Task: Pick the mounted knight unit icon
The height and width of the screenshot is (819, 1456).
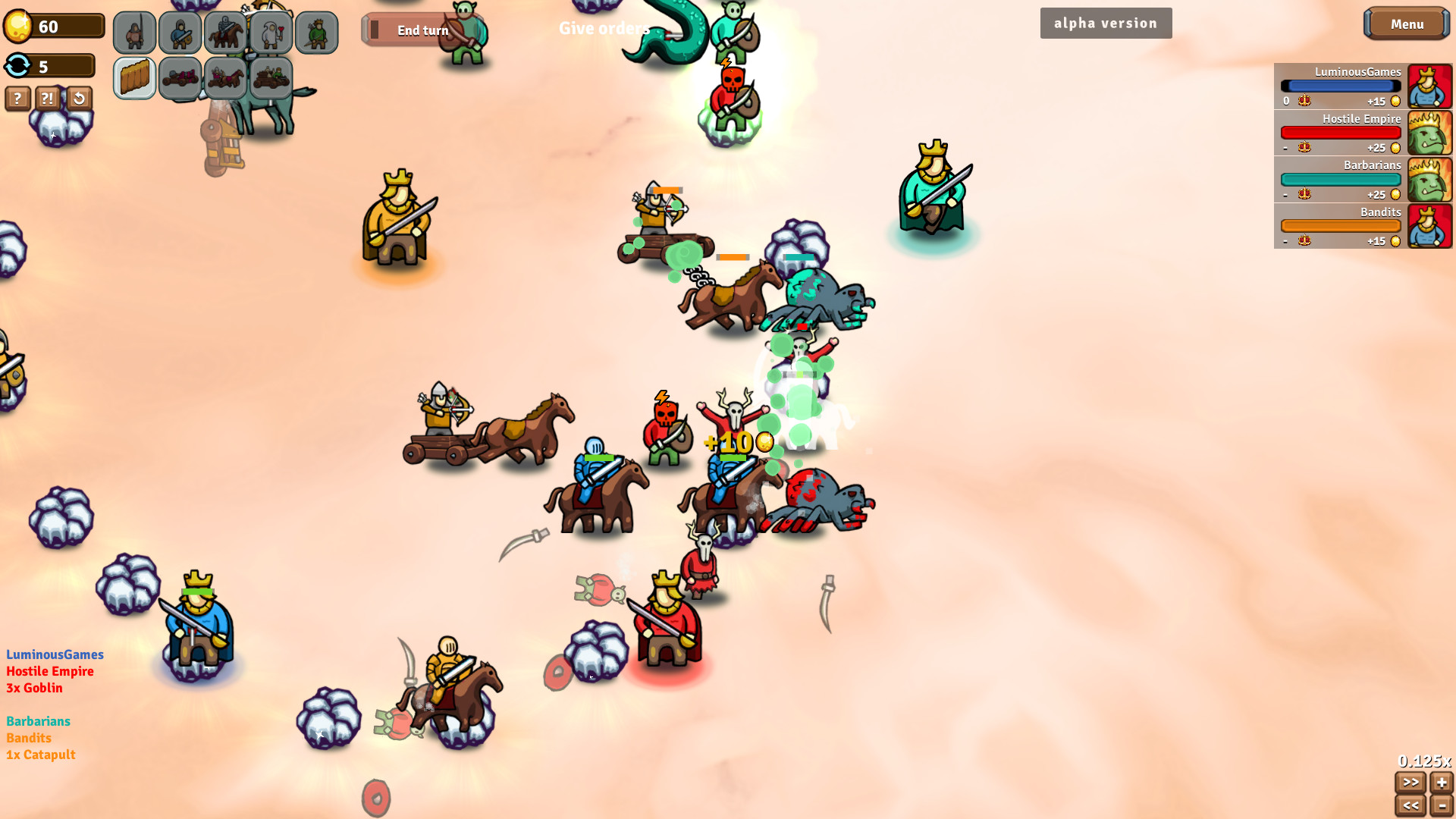Action: (226, 33)
